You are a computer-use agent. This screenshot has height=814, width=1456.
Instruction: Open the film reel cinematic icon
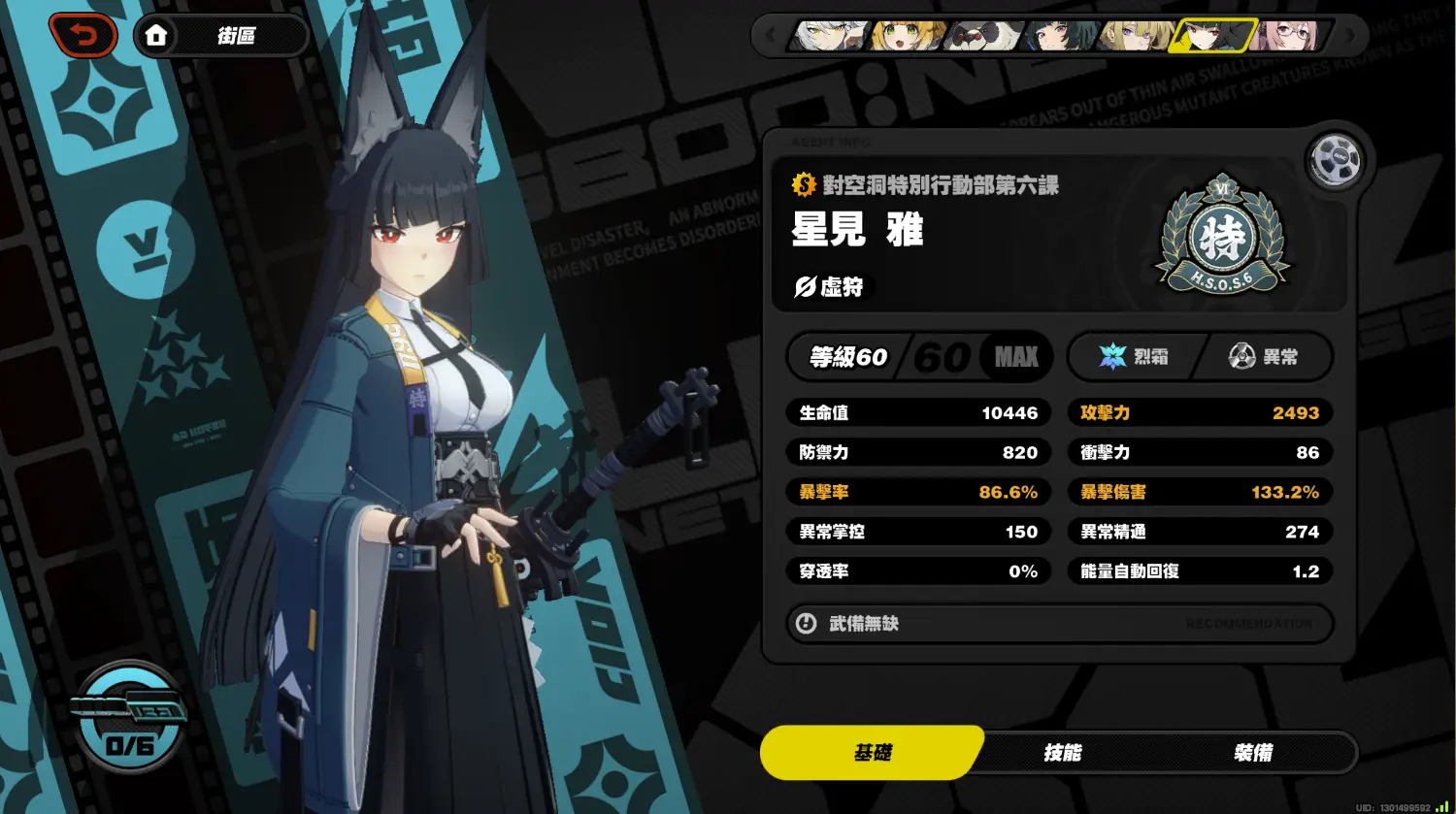[x=1334, y=161]
